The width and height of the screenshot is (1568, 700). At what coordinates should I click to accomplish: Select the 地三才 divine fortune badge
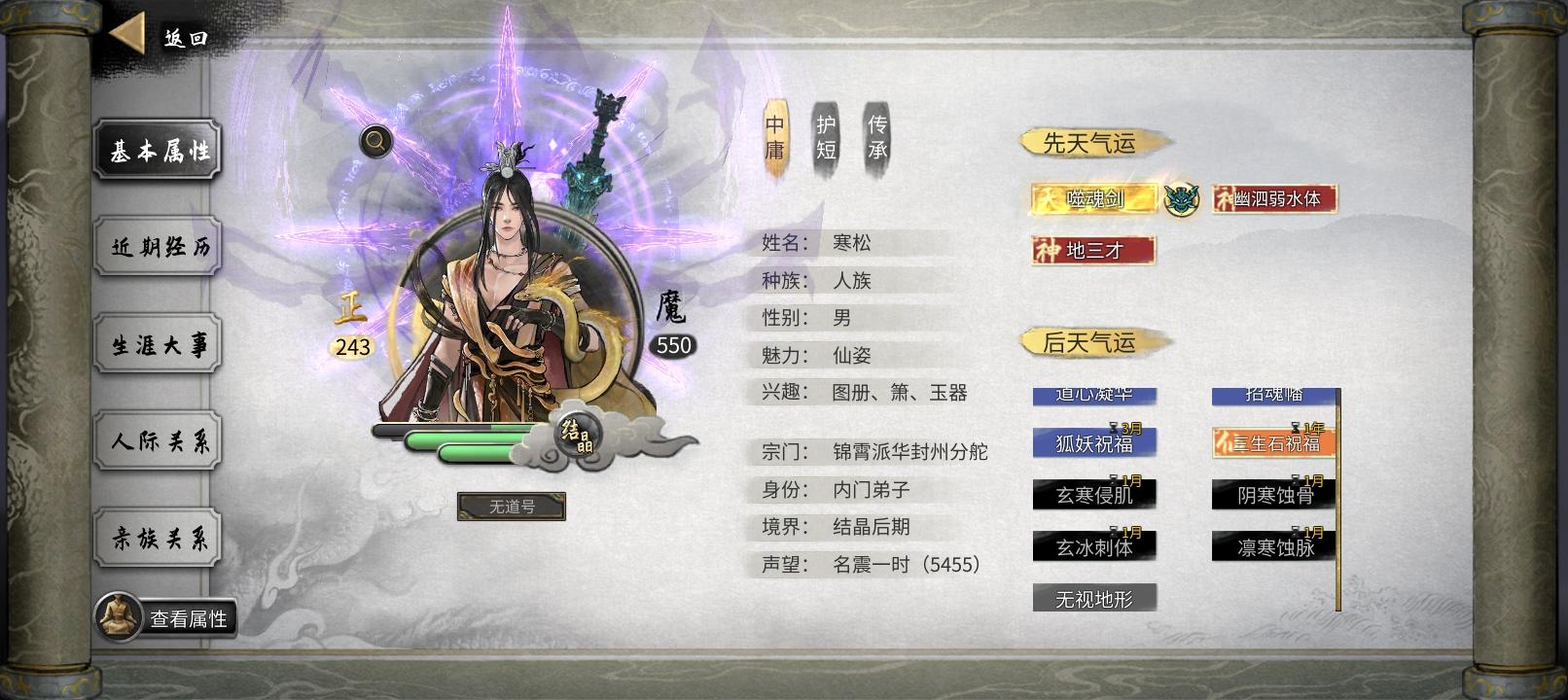tap(1091, 250)
